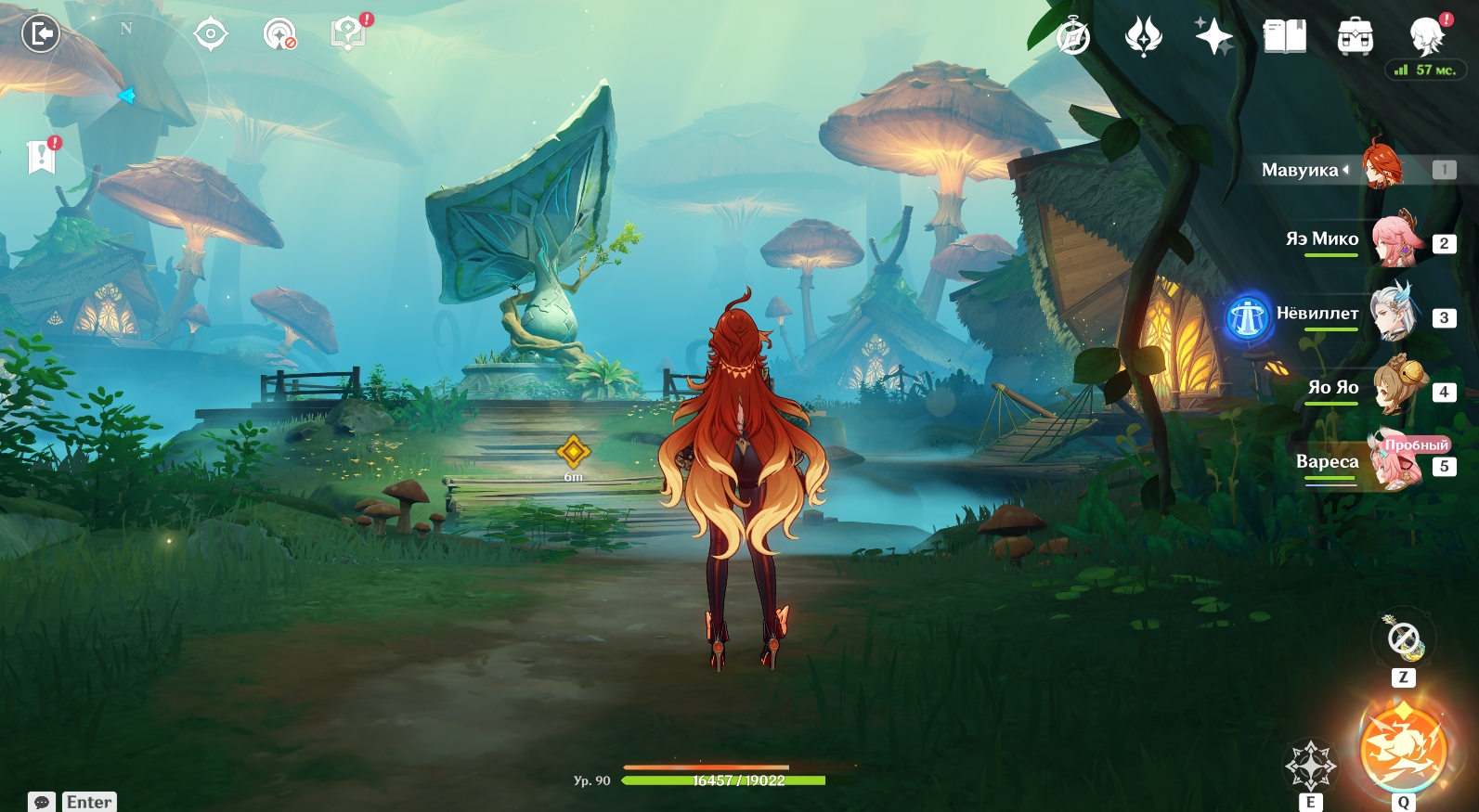Open the tutorial question mark icon
Screen dimensions: 1479x812
pyautogui.click(x=347, y=34)
